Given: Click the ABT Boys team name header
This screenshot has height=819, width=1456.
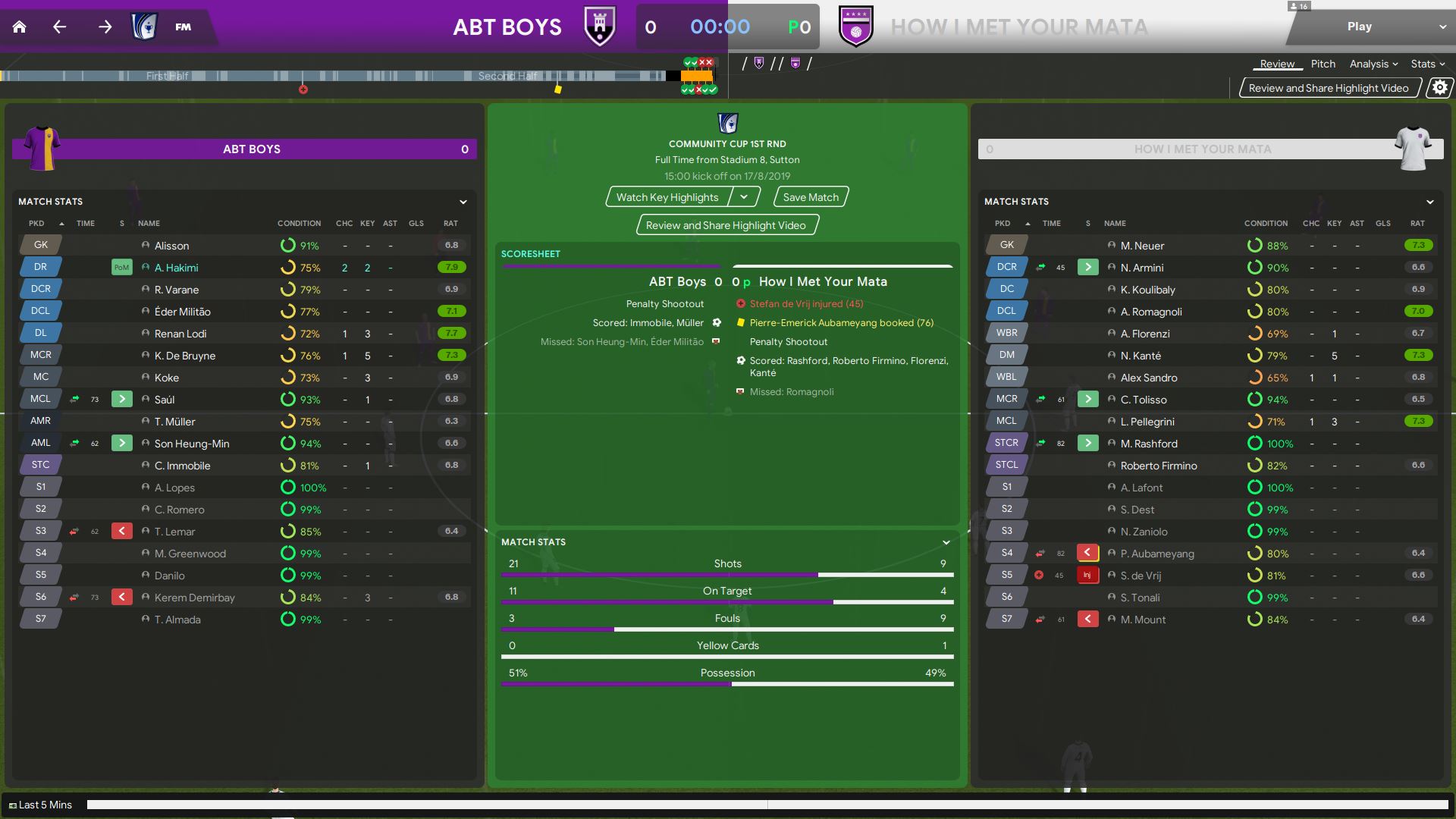Looking at the screenshot, I should [x=252, y=149].
